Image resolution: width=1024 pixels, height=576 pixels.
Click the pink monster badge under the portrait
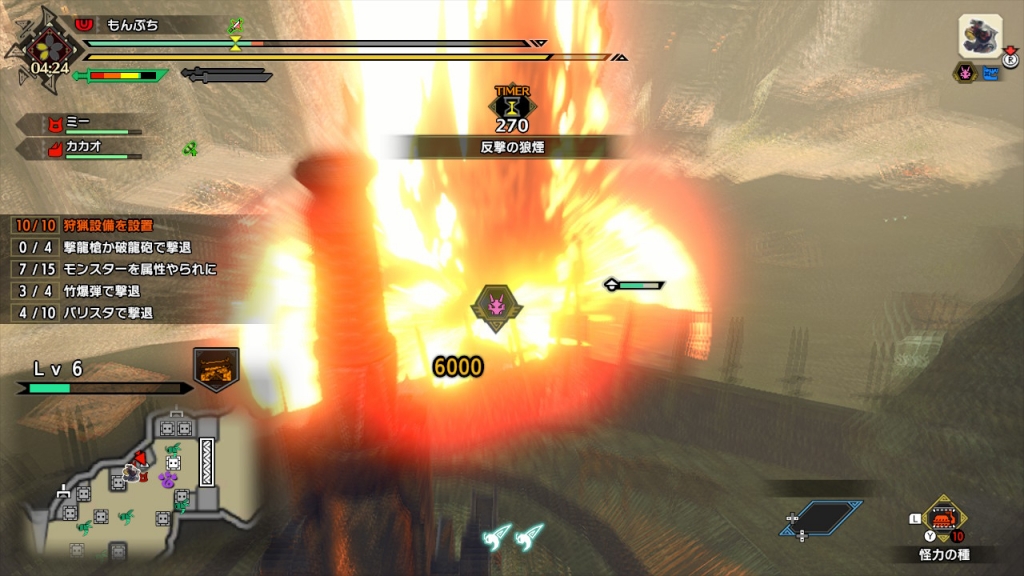pyautogui.click(x=965, y=73)
